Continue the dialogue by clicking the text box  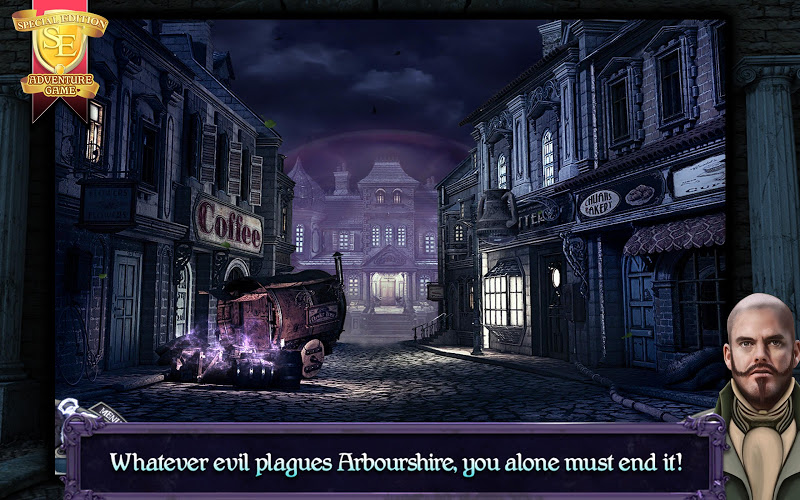(x=395, y=463)
